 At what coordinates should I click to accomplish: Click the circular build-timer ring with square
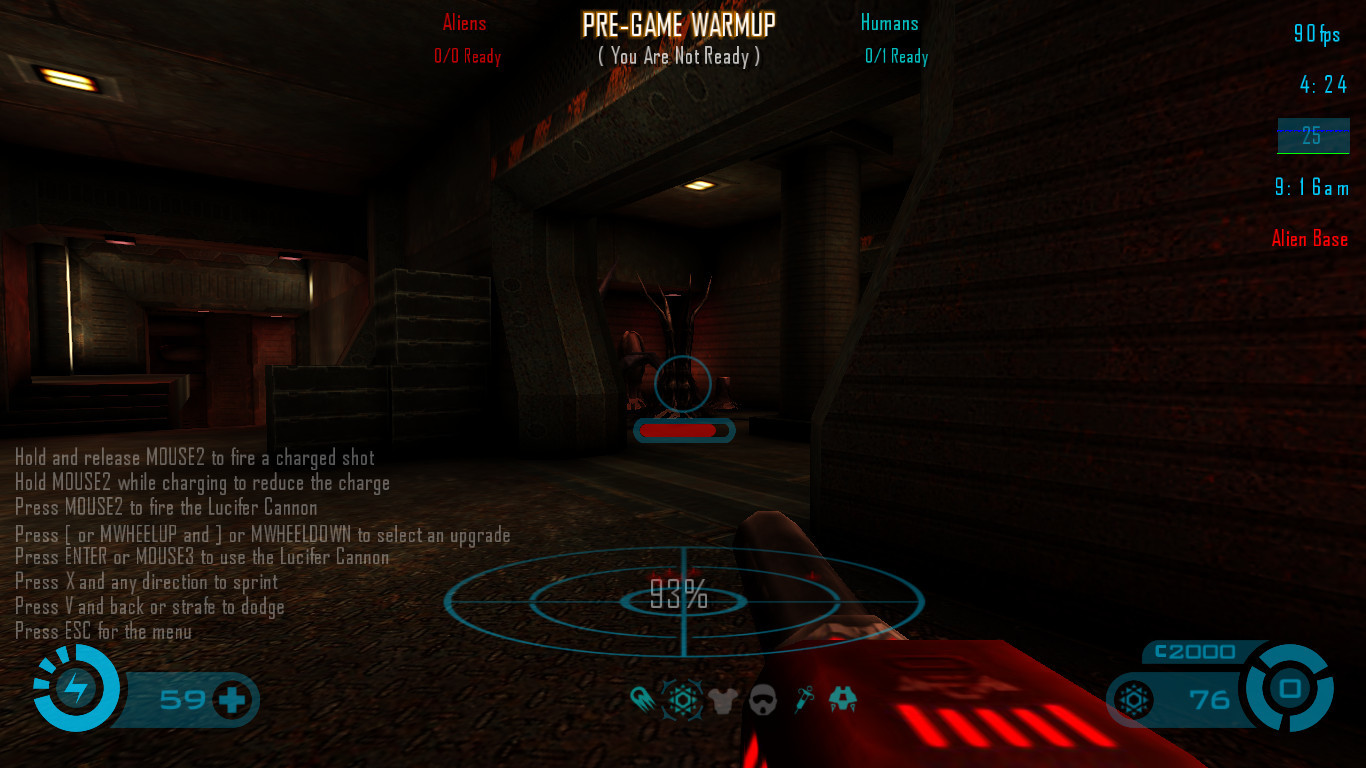(x=1289, y=688)
